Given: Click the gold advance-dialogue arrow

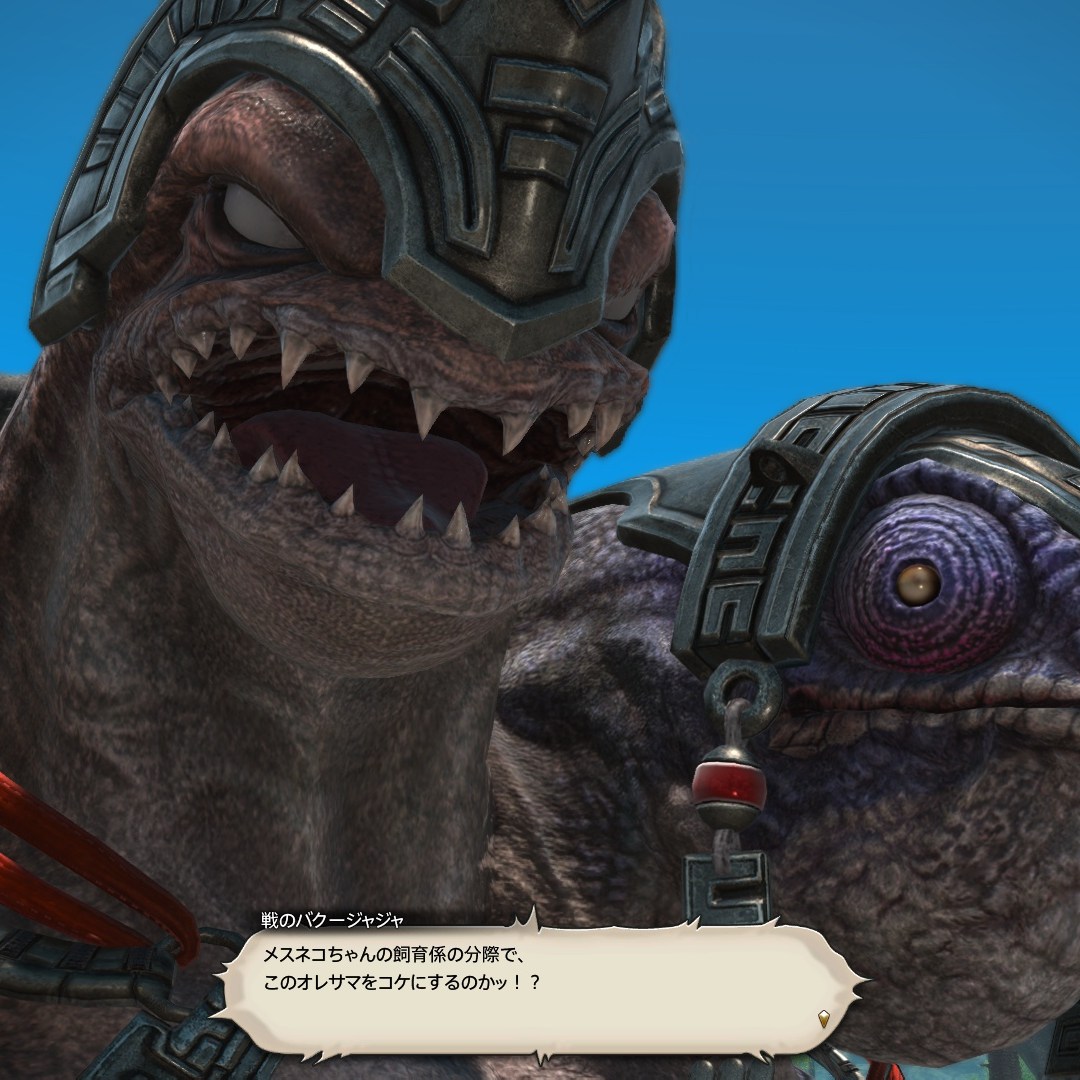Looking at the screenshot, I should tap(823, 1020).
